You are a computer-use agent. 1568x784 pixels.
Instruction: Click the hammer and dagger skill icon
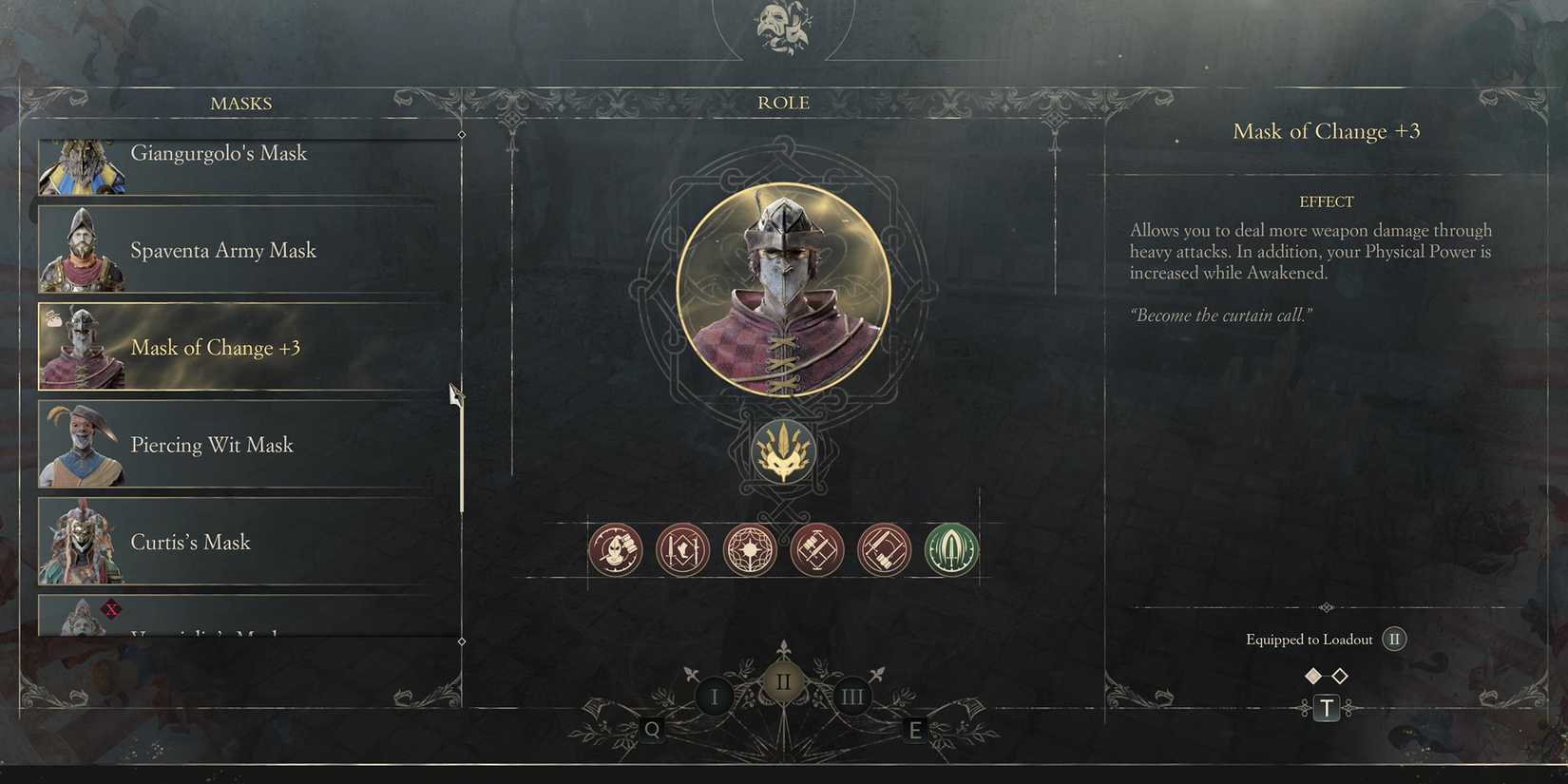[817, 549]
